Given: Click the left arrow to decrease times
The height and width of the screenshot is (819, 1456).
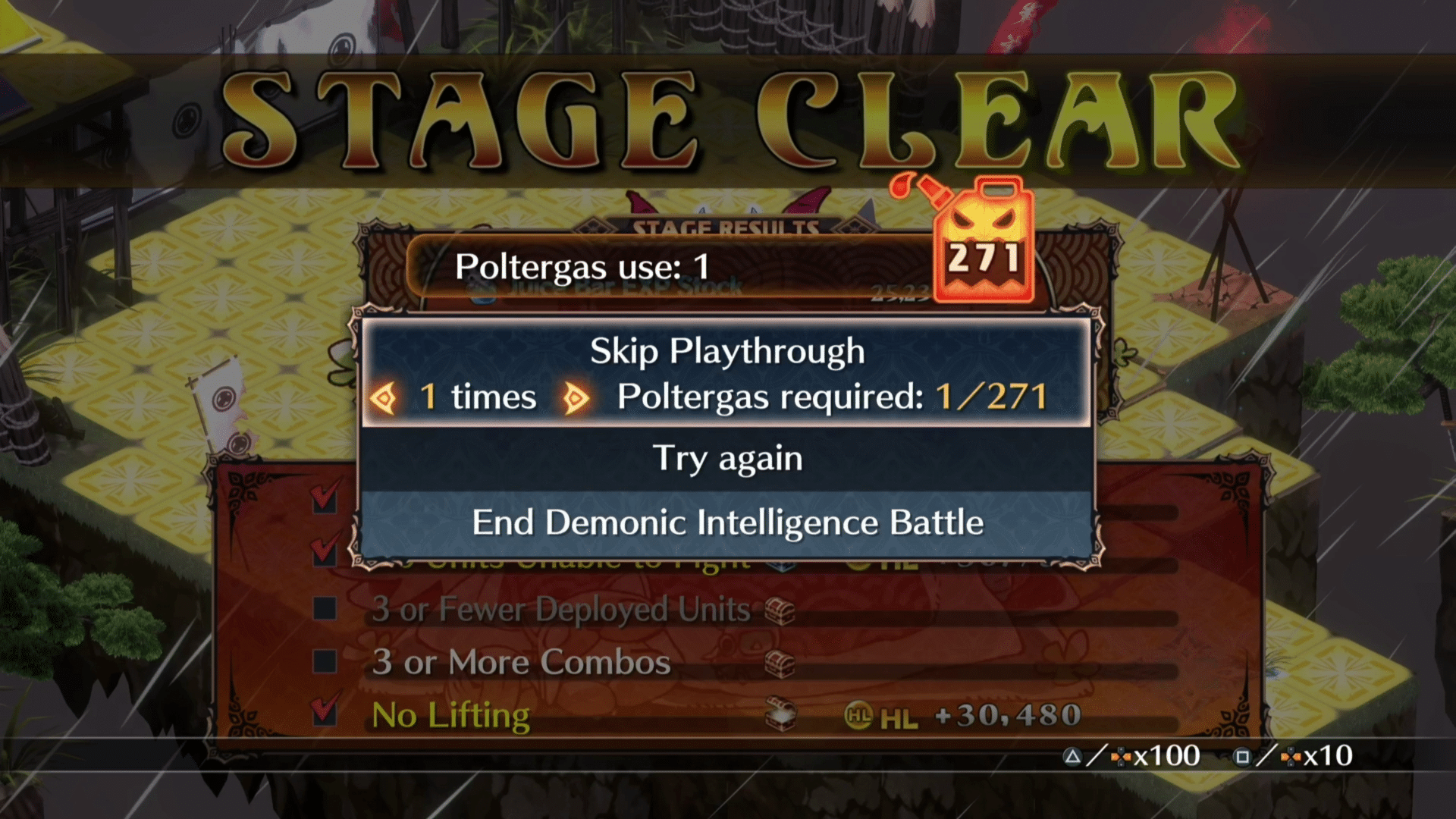Looking at the screenshot, I should click(x=385, y=396).
